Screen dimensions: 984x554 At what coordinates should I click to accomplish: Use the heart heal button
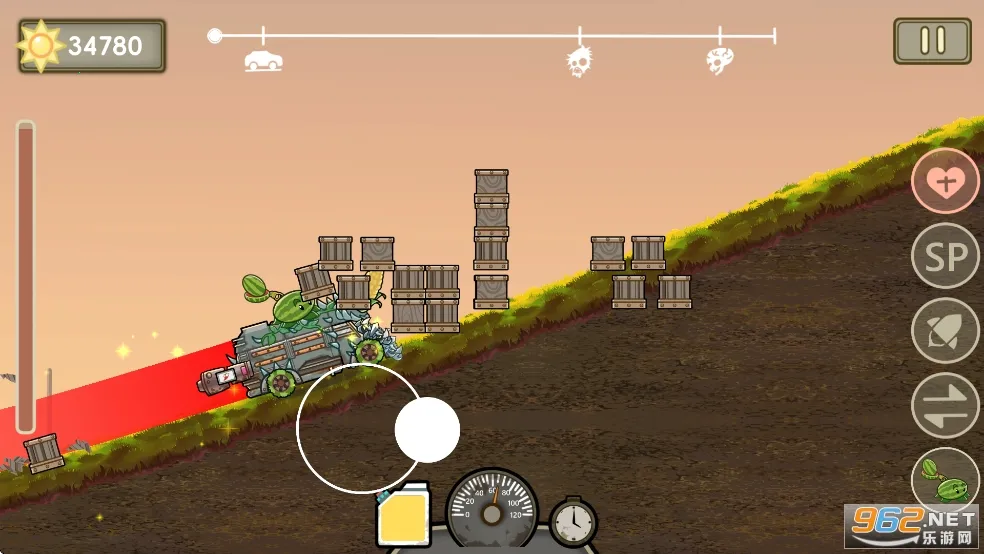point(945,181)
